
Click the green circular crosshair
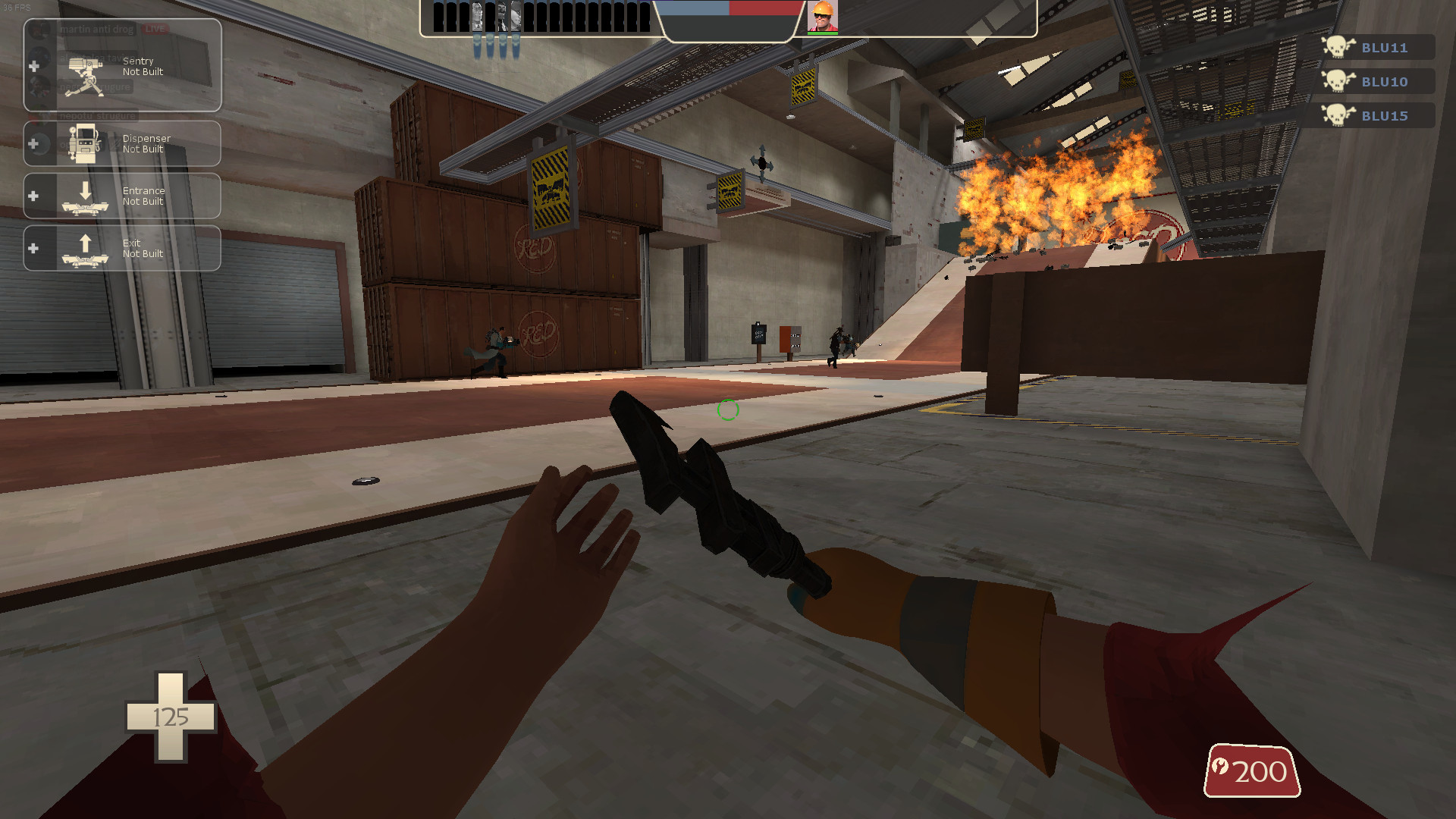(727, 410)
